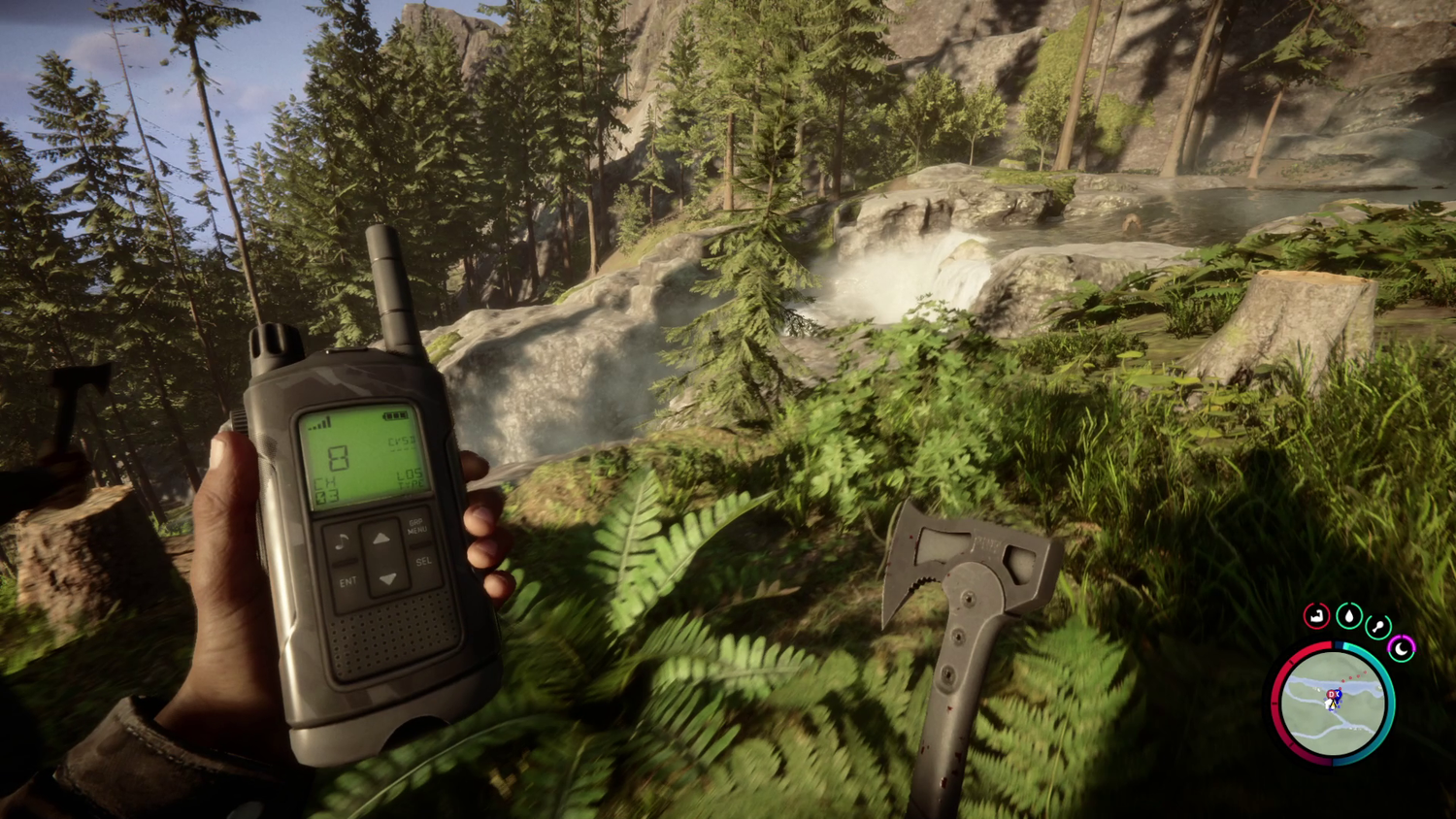
Task: Click the crescent moon rest icon
Action: (x=1401, y=647)
